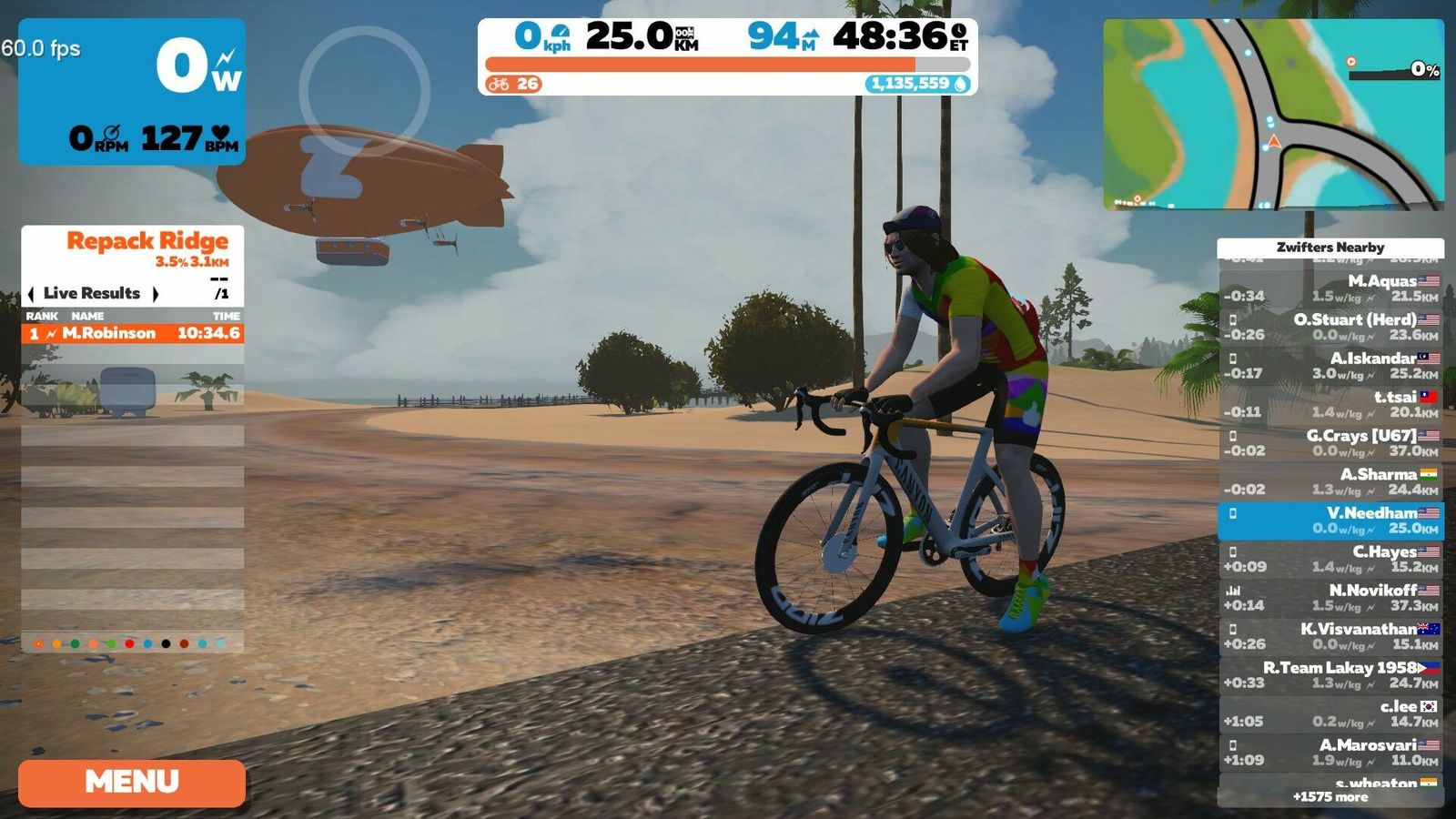Show the +1575 more riders

pos(1330,797)
